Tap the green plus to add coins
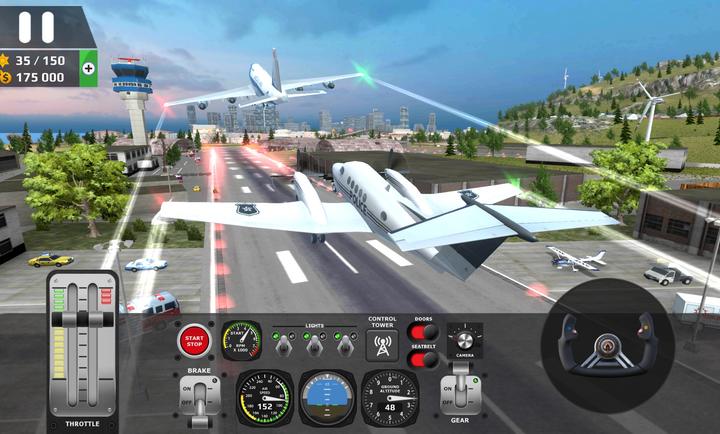This screenshot has height=434, width=720. 88,68
